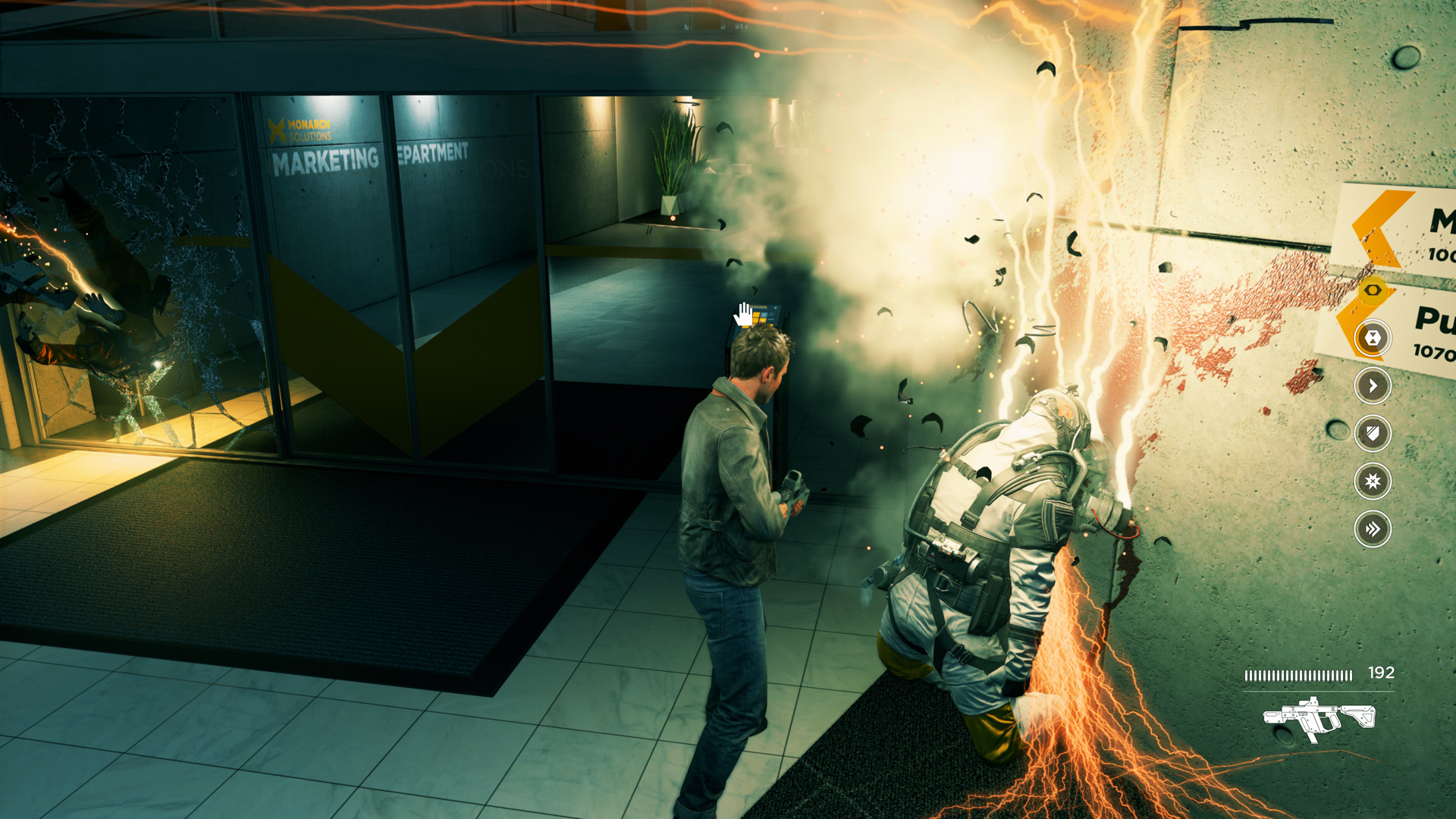Activate the Time Rush triple-chevron ability

click(x=1373, y=529)
